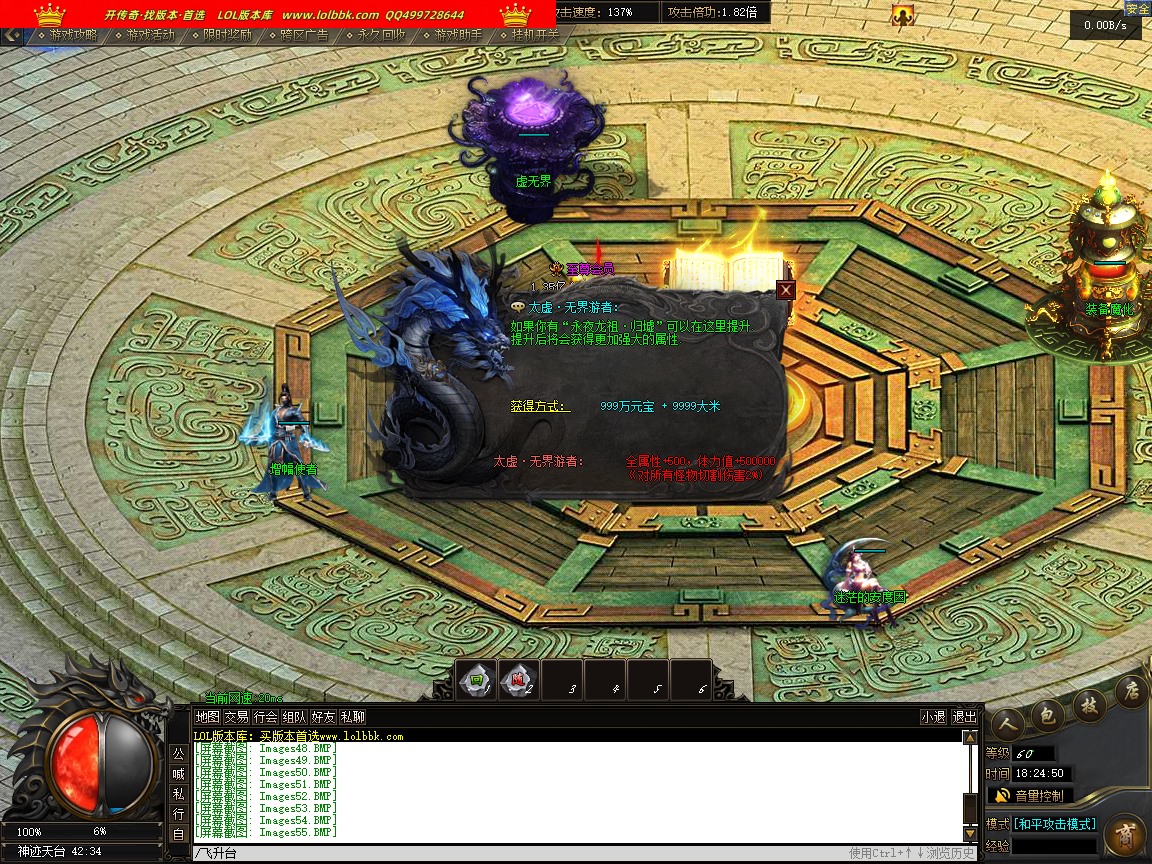This screenshot has width=1152, height=864.
Task: Open the 行会 guild button
Action: (265, 717)
